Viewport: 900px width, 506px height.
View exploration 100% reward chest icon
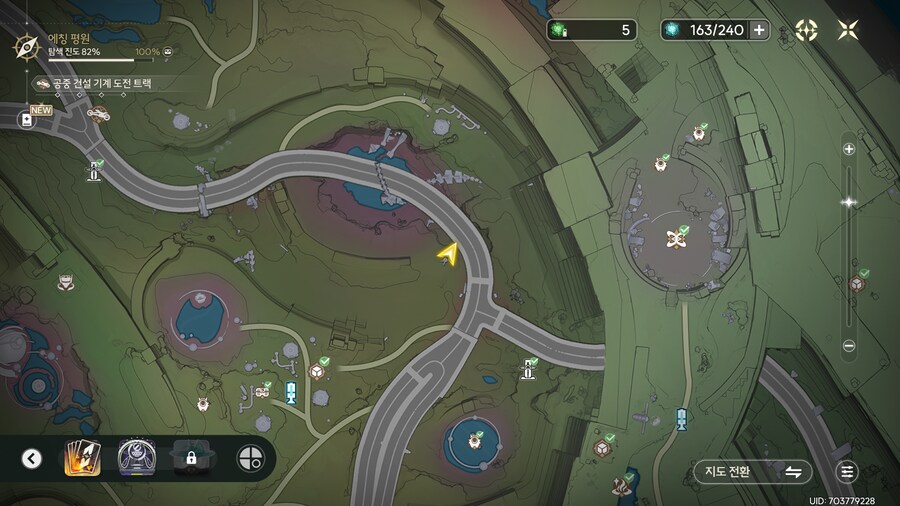click(167, 51)
